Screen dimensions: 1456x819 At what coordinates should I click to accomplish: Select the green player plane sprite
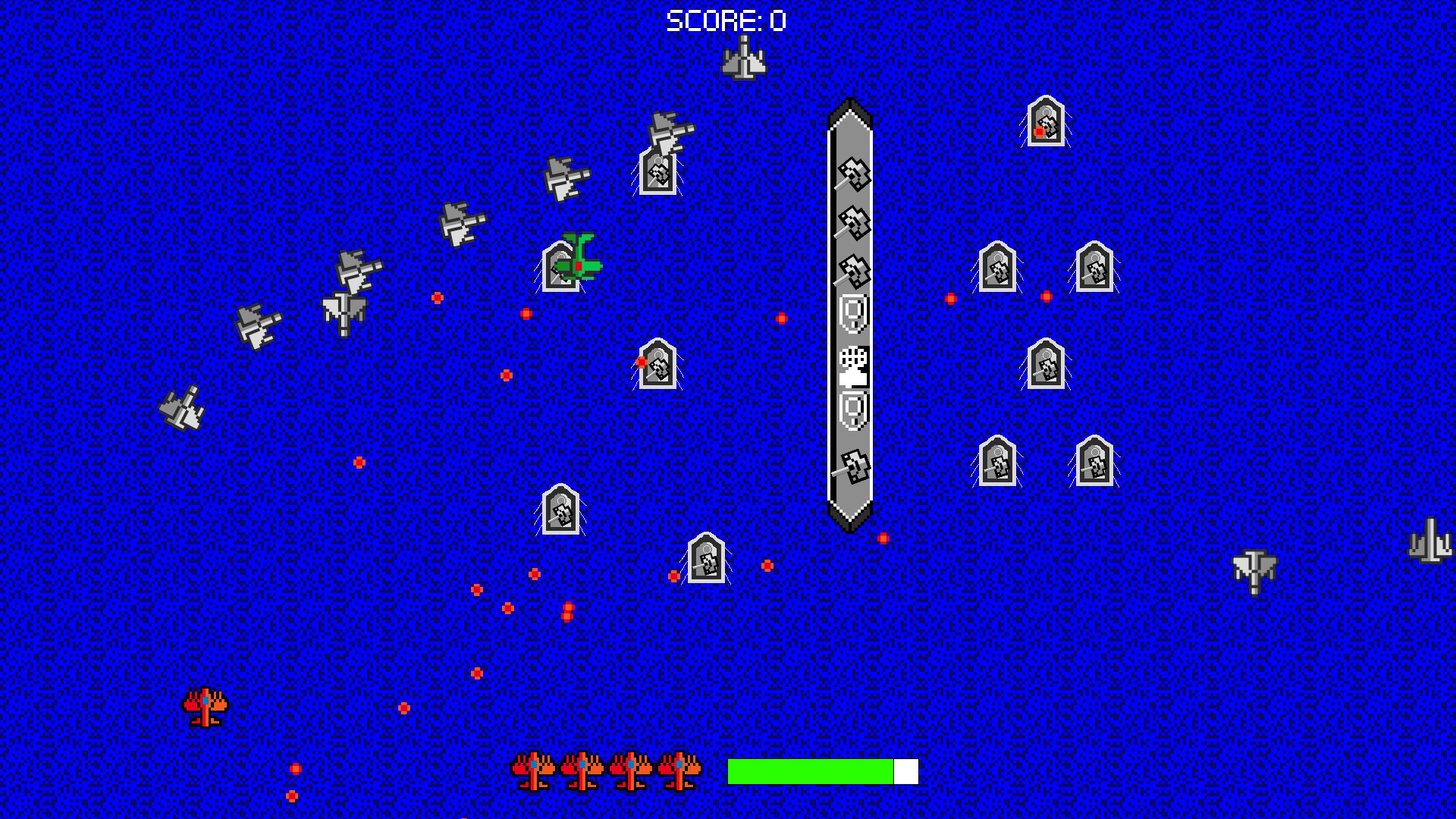[580, 262]
